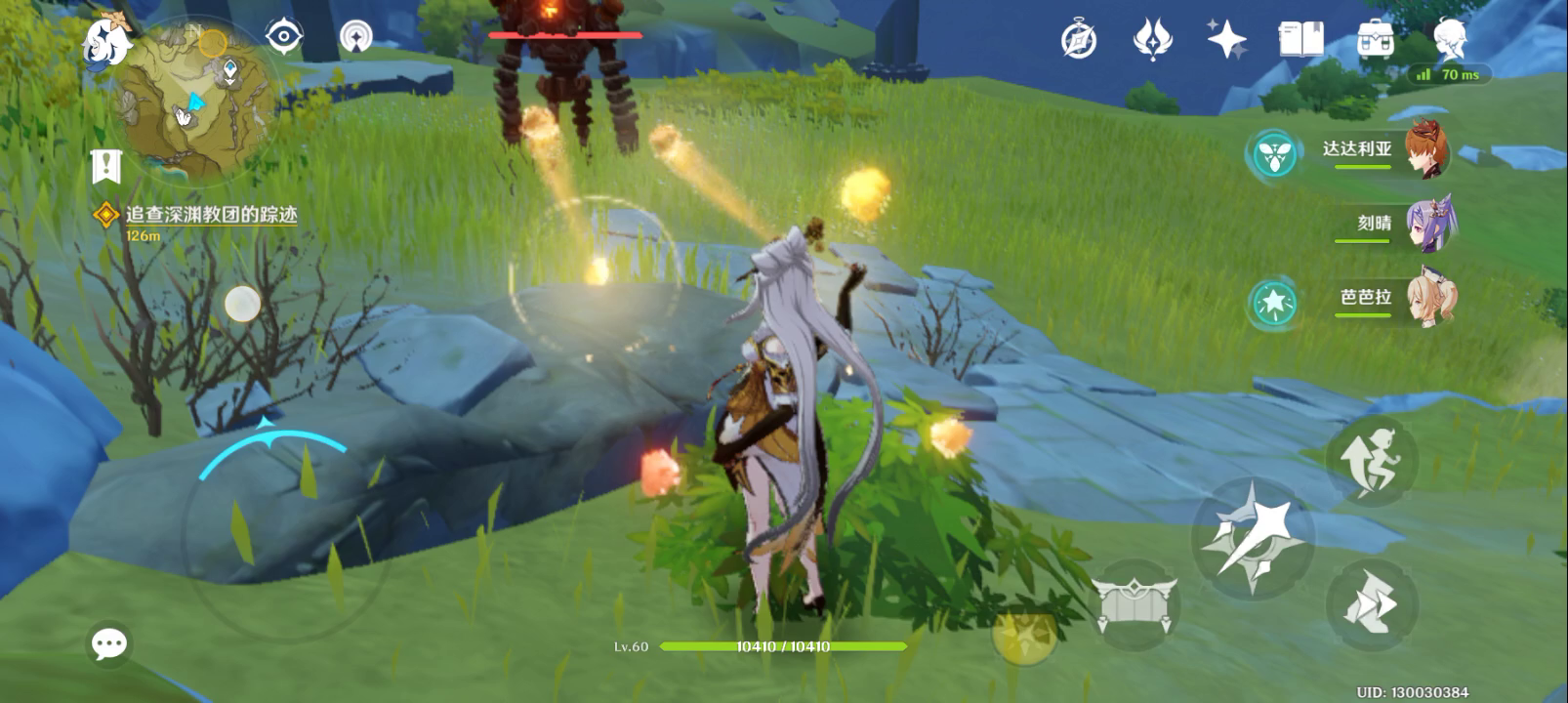Tap the normal attack star button
Screen dimensions: 1568x703
(1253, 537)
